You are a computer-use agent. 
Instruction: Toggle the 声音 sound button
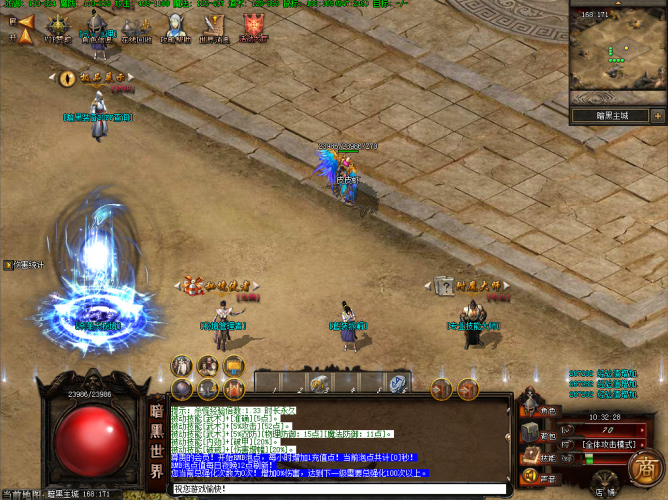tap(540, 479)
